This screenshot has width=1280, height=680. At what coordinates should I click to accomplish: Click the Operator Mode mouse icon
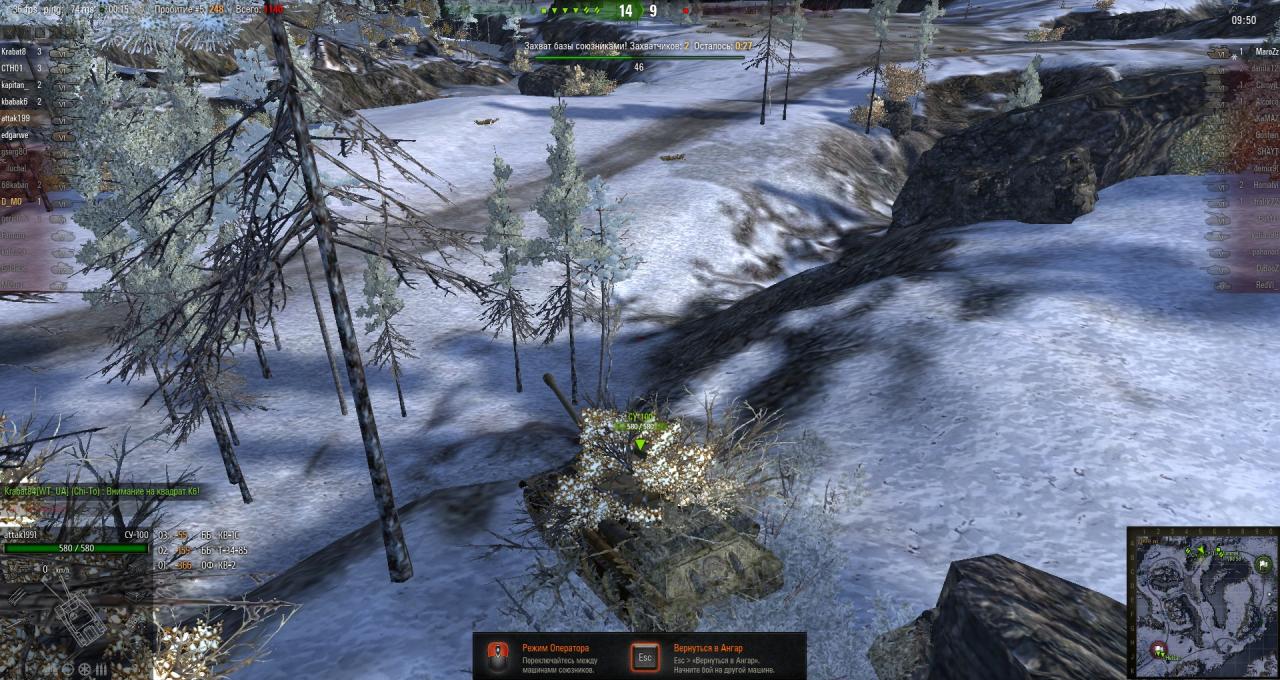pos(497,656)
